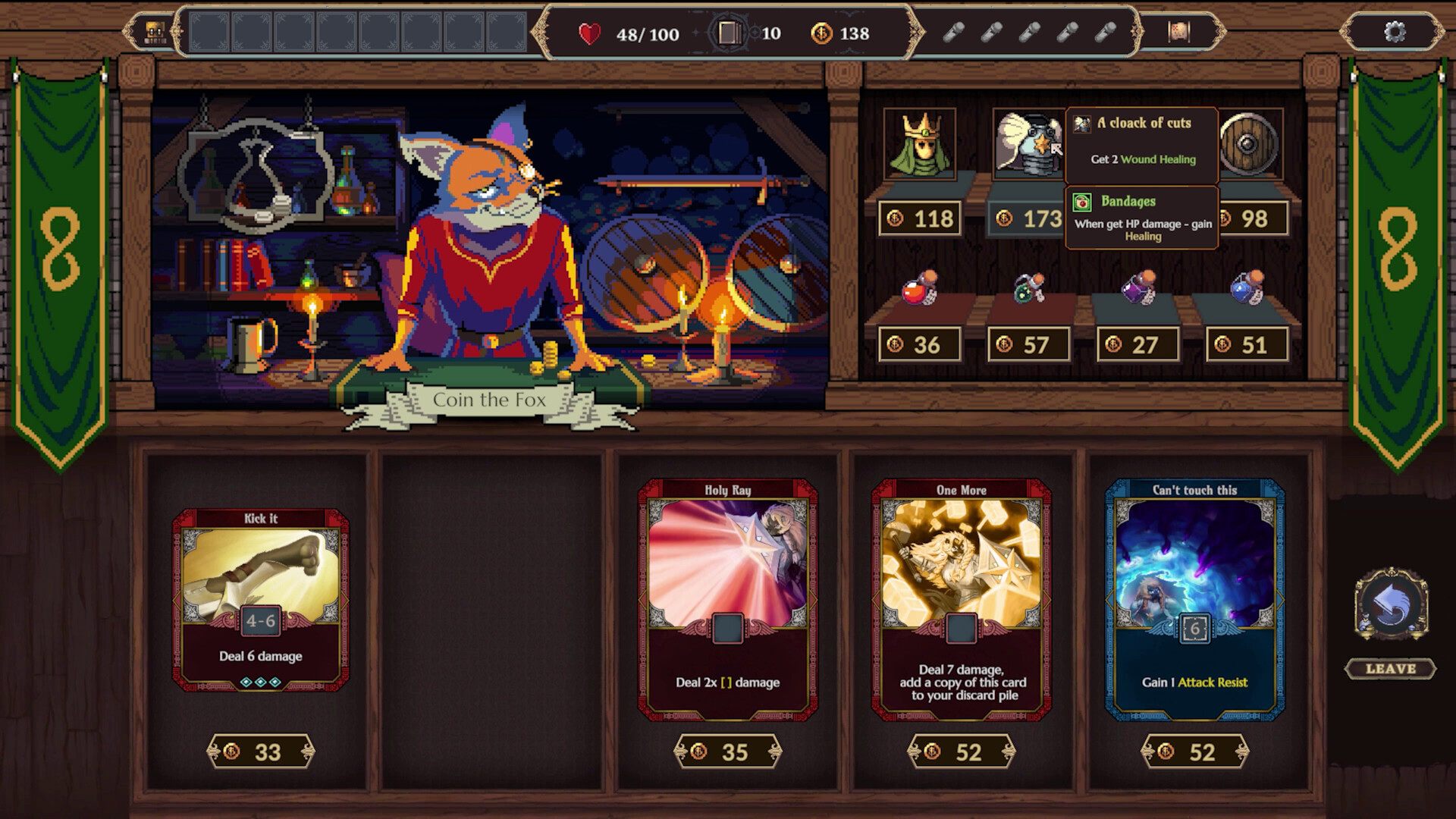The image size is (1456, 819).
Task: Click the character portrait at top left
Action: [154, 33]
